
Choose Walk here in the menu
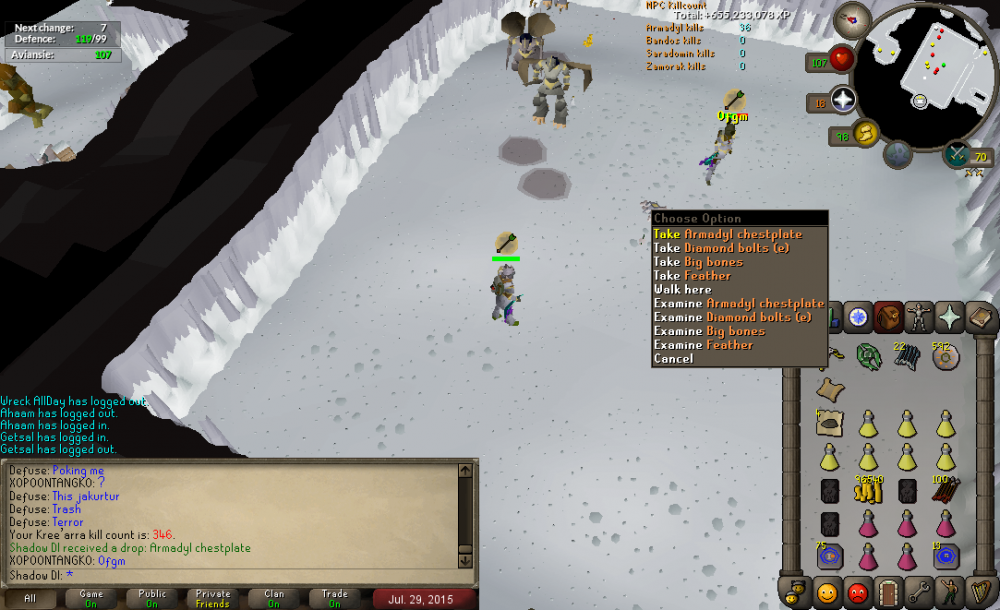[683, 290]
